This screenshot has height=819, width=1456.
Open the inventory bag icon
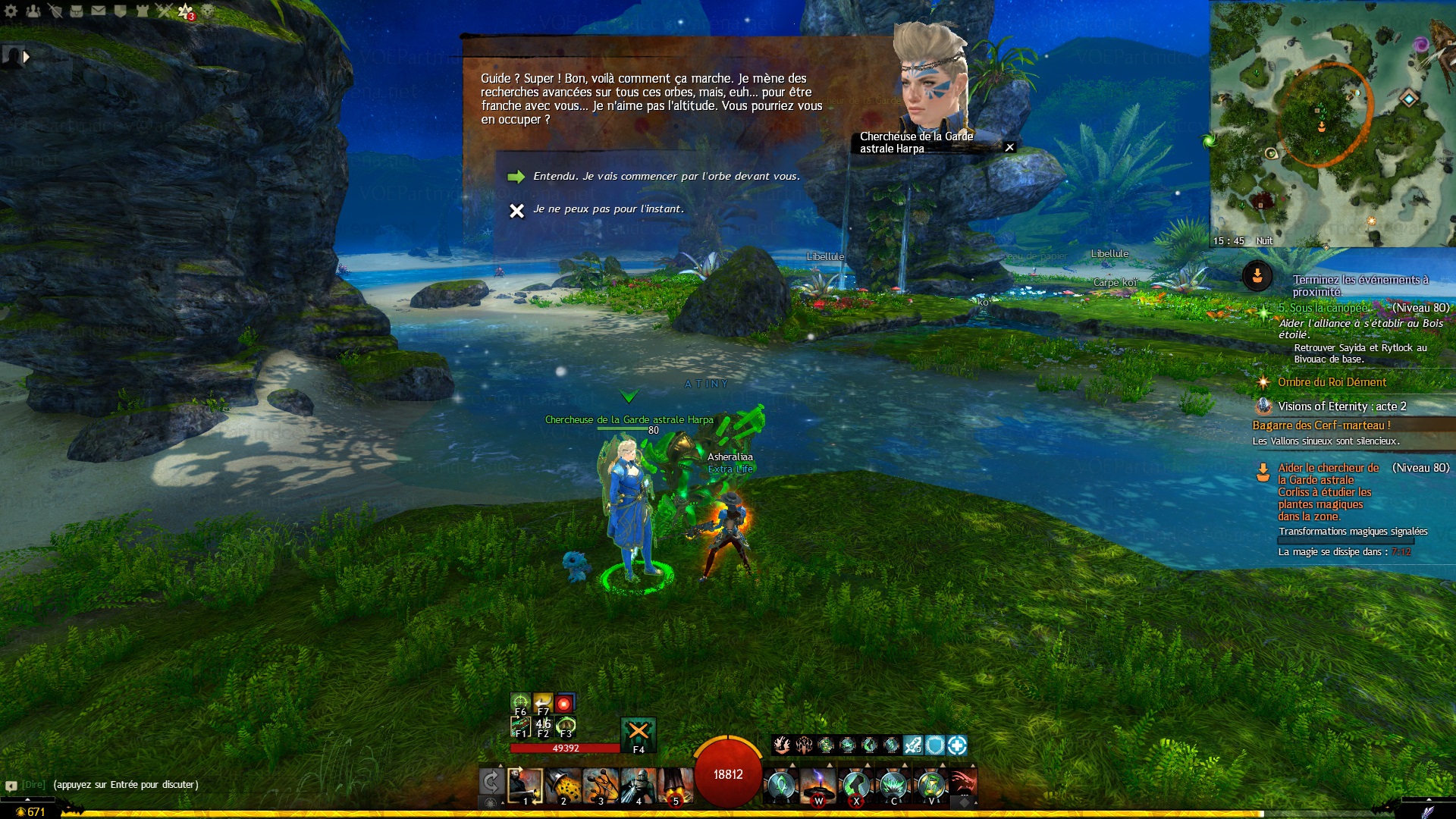77,11
